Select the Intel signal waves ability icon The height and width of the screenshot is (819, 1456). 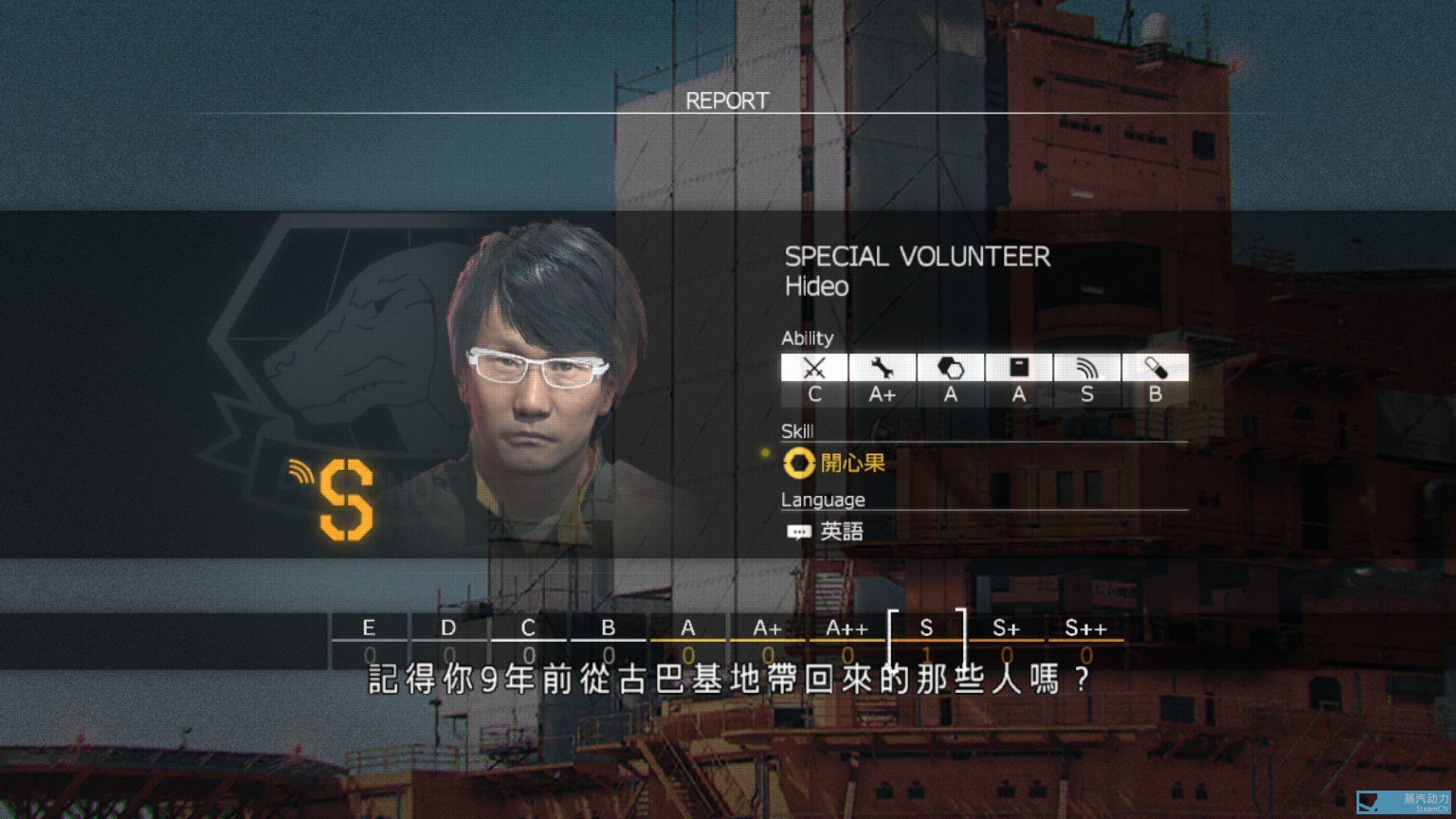click(x=1087, y=368)
